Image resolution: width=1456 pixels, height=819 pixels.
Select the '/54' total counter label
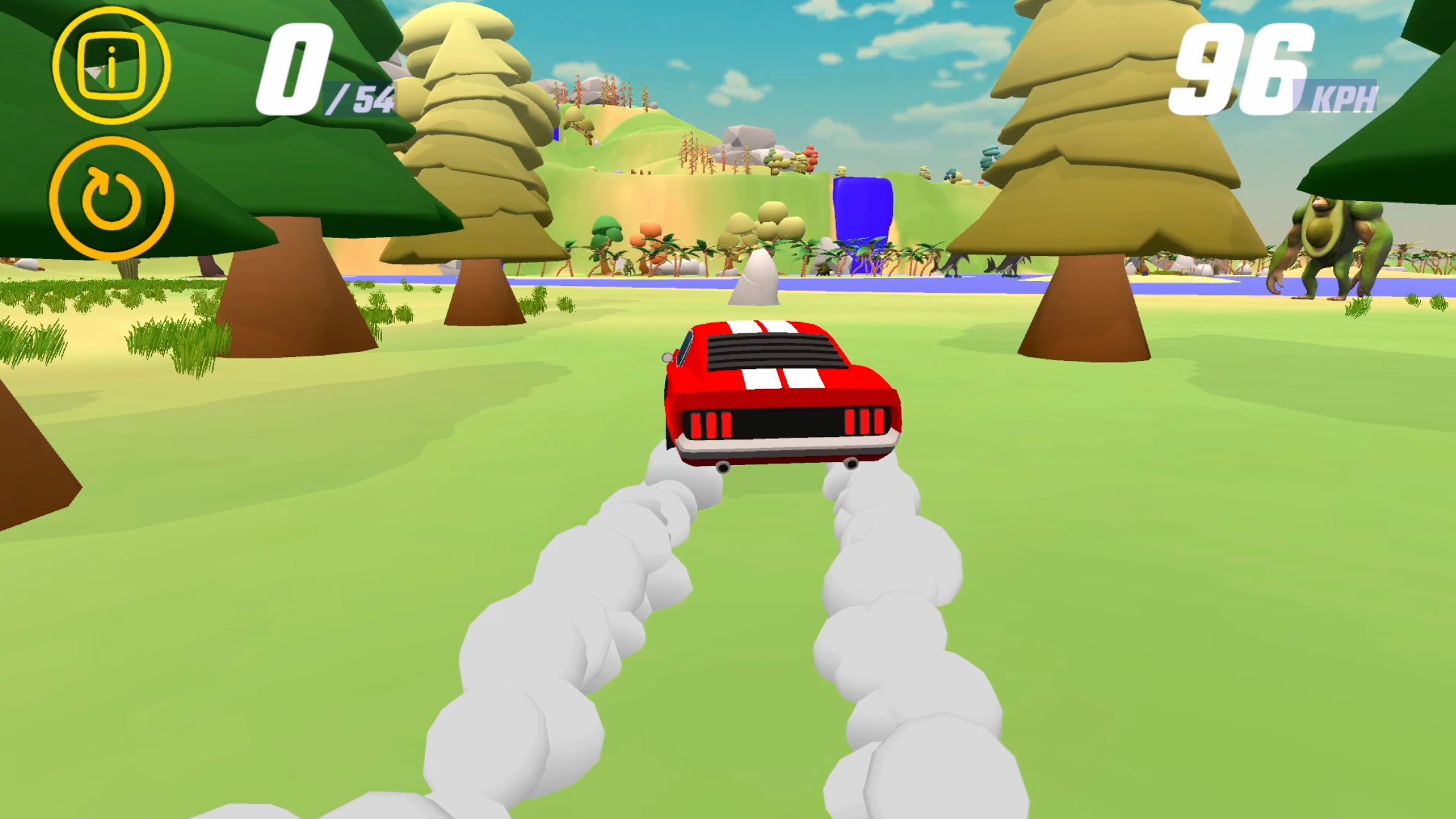click(x=360, y=97)
